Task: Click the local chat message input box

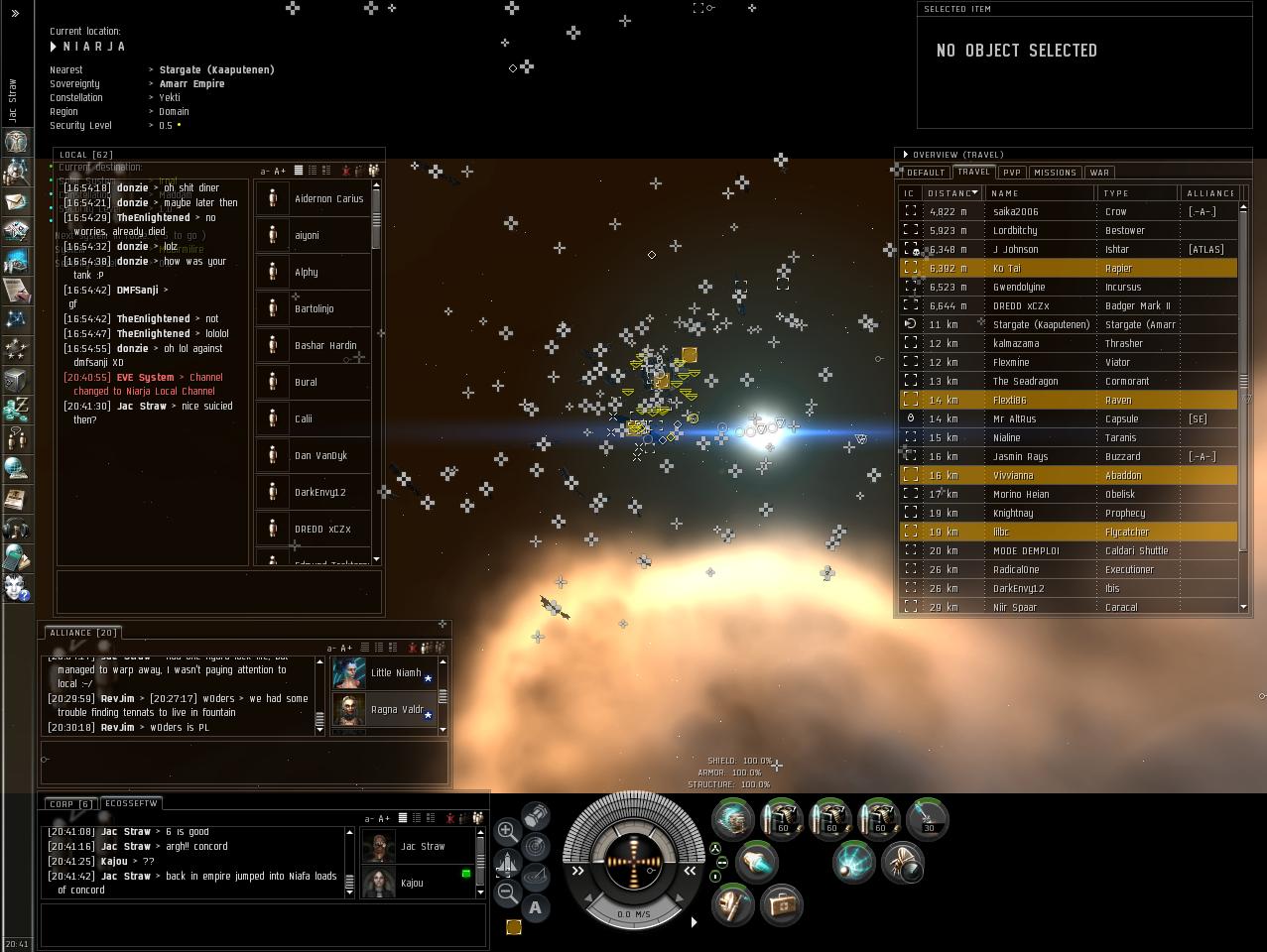Action: pos(219,592)
